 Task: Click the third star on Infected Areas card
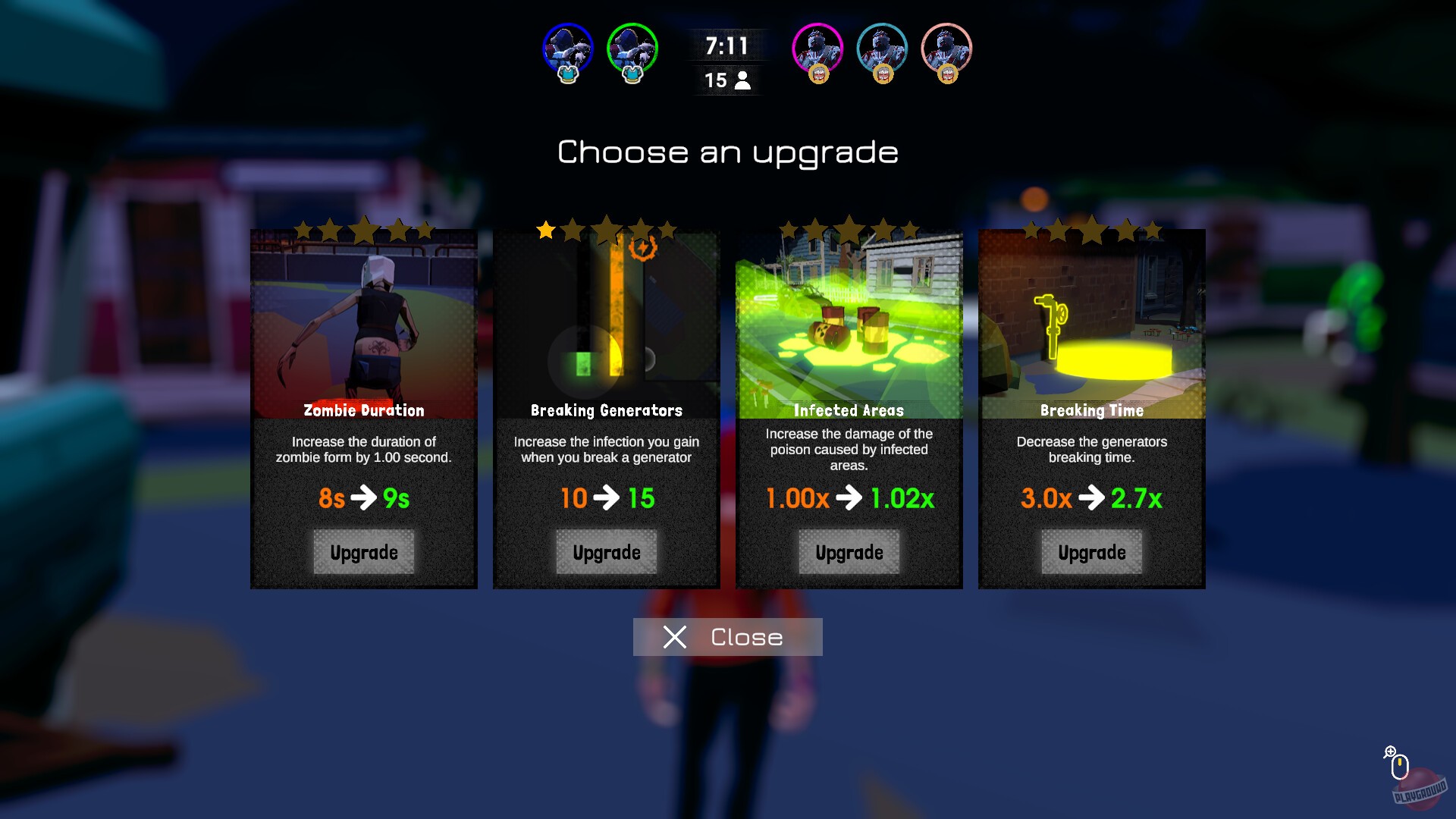849,227
